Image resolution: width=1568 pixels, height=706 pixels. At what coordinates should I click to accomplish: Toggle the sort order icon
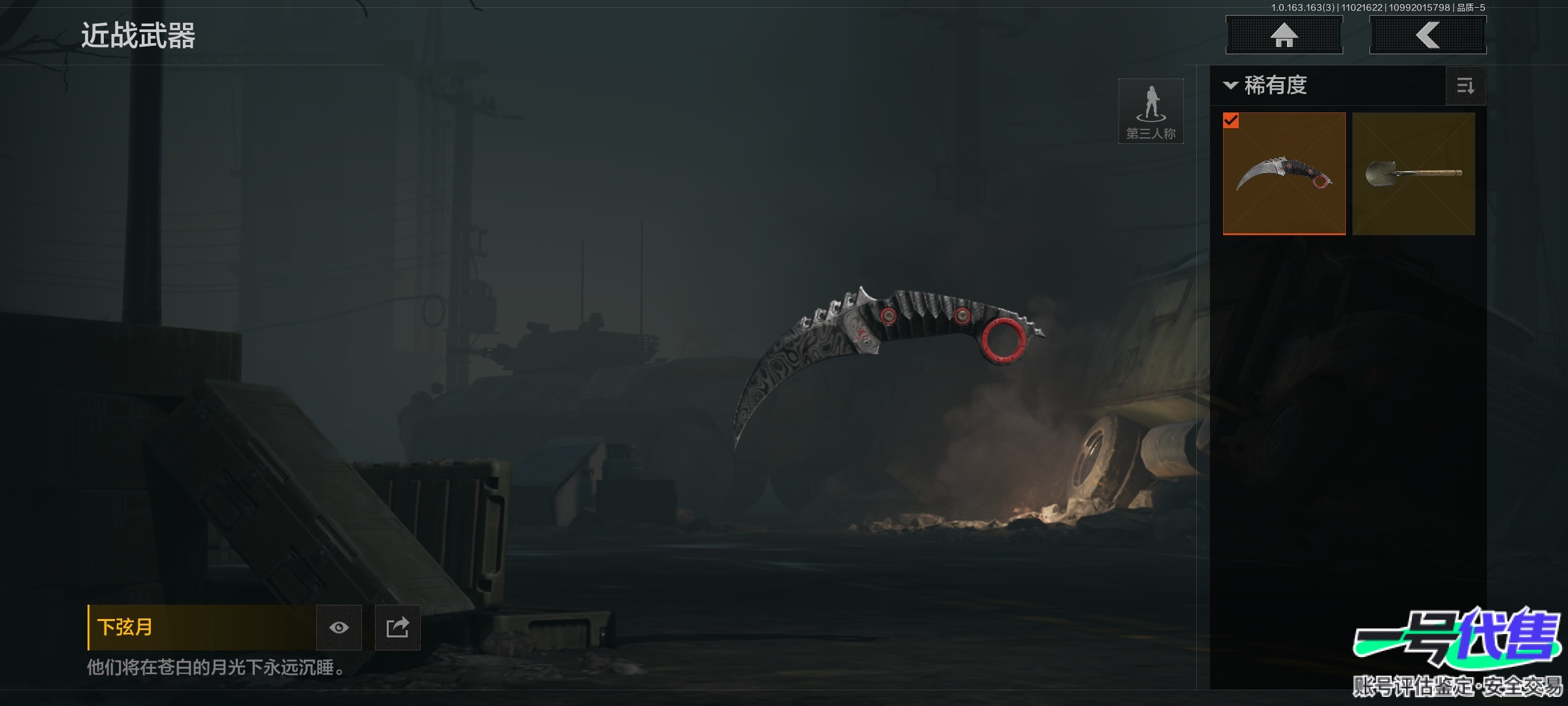tap(1465, 86)
